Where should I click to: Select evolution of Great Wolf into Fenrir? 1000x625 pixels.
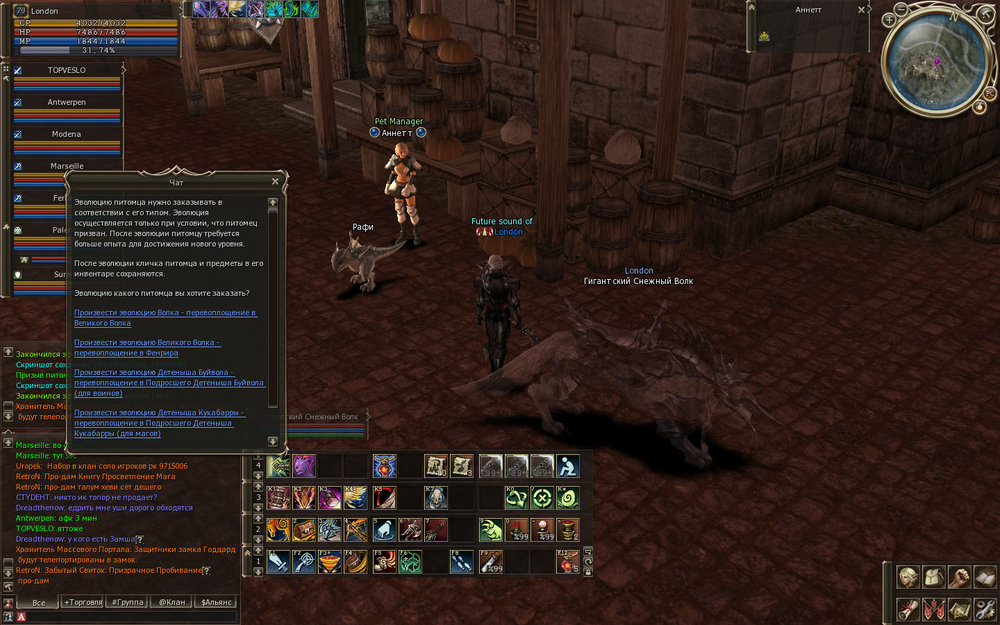[148, 348]
